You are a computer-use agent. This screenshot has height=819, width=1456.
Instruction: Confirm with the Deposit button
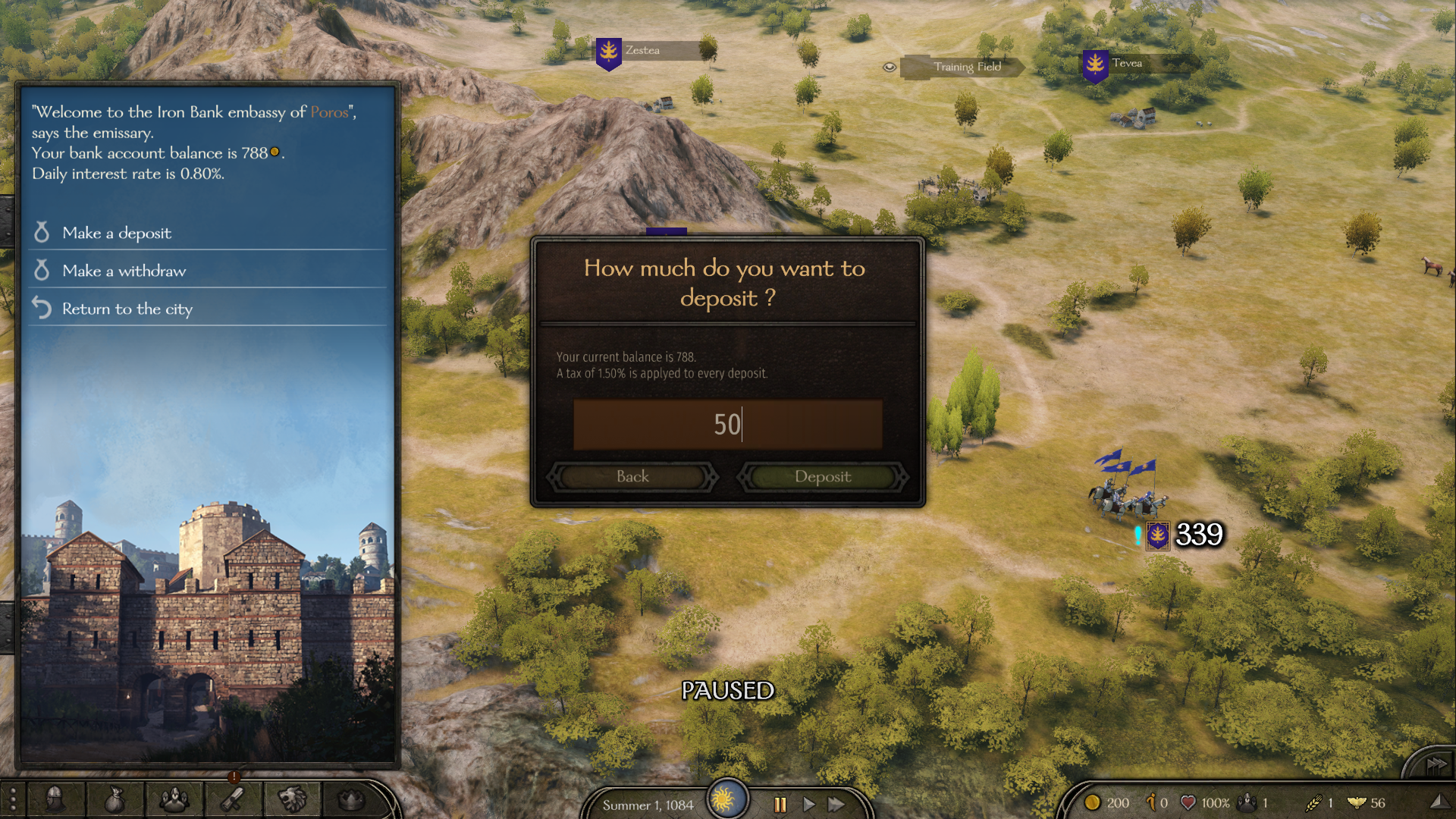tap(823, 477)
